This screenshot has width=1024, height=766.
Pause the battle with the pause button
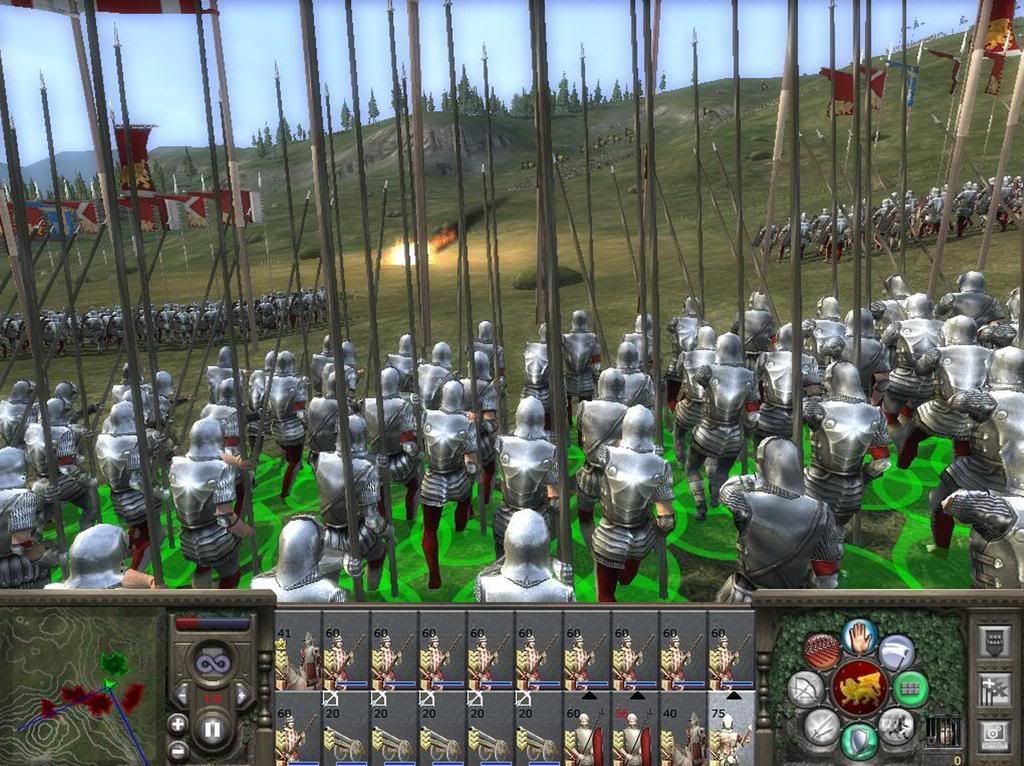click(x=211, y=729)
